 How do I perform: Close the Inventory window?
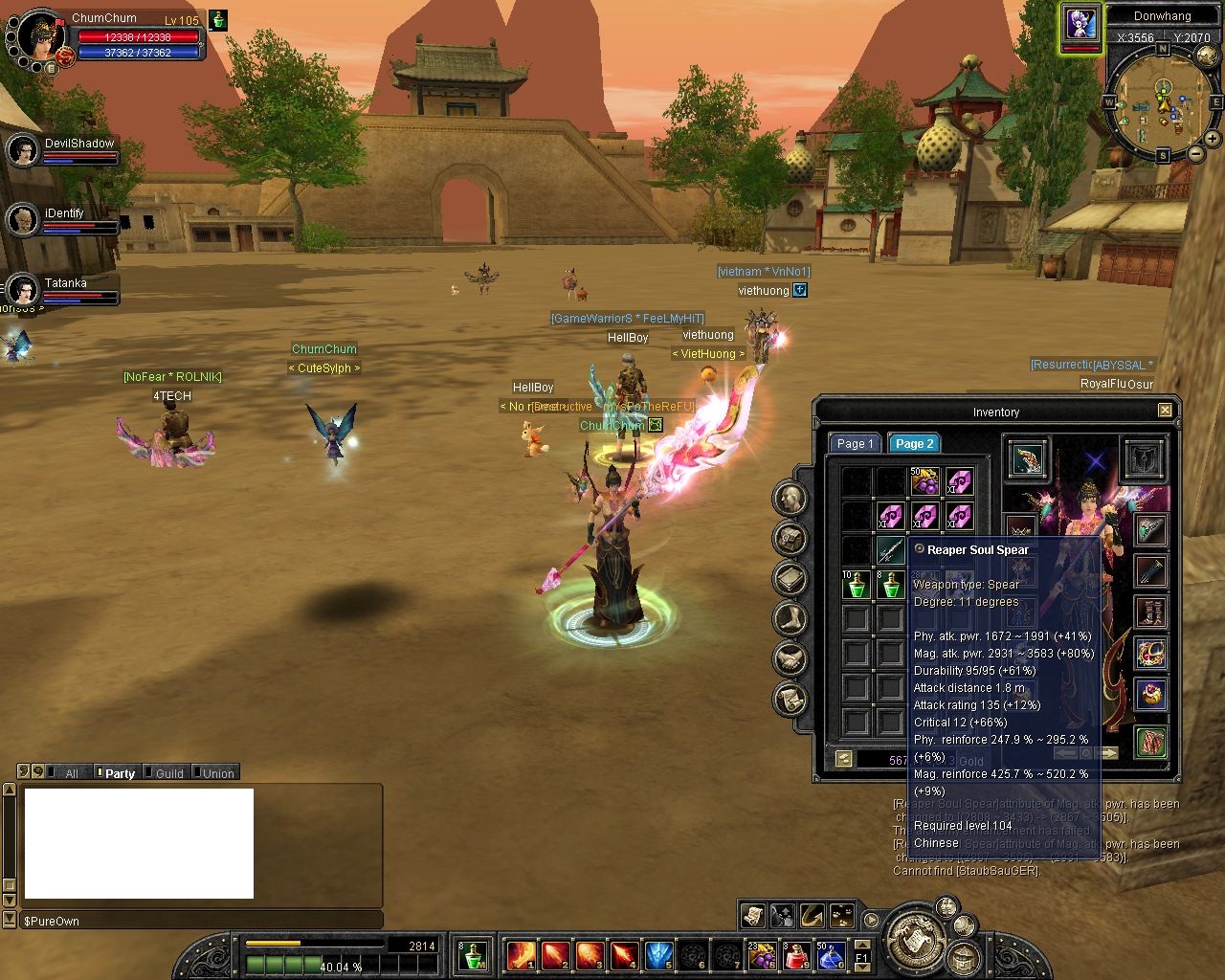[x=1165, y=411]
